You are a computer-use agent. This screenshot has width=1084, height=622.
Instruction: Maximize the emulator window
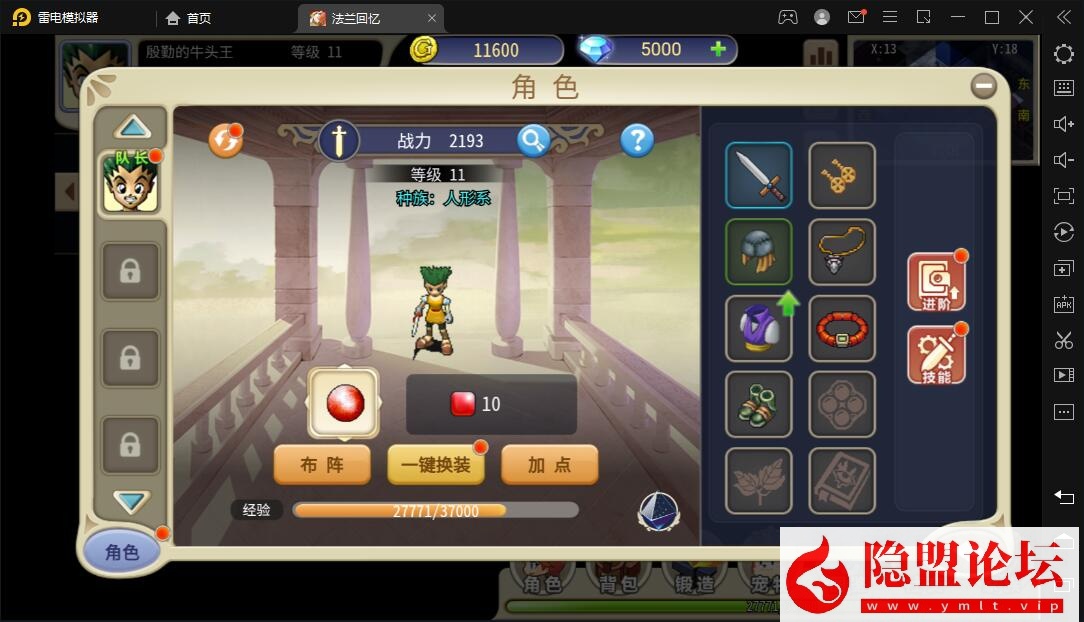point(992,17)
